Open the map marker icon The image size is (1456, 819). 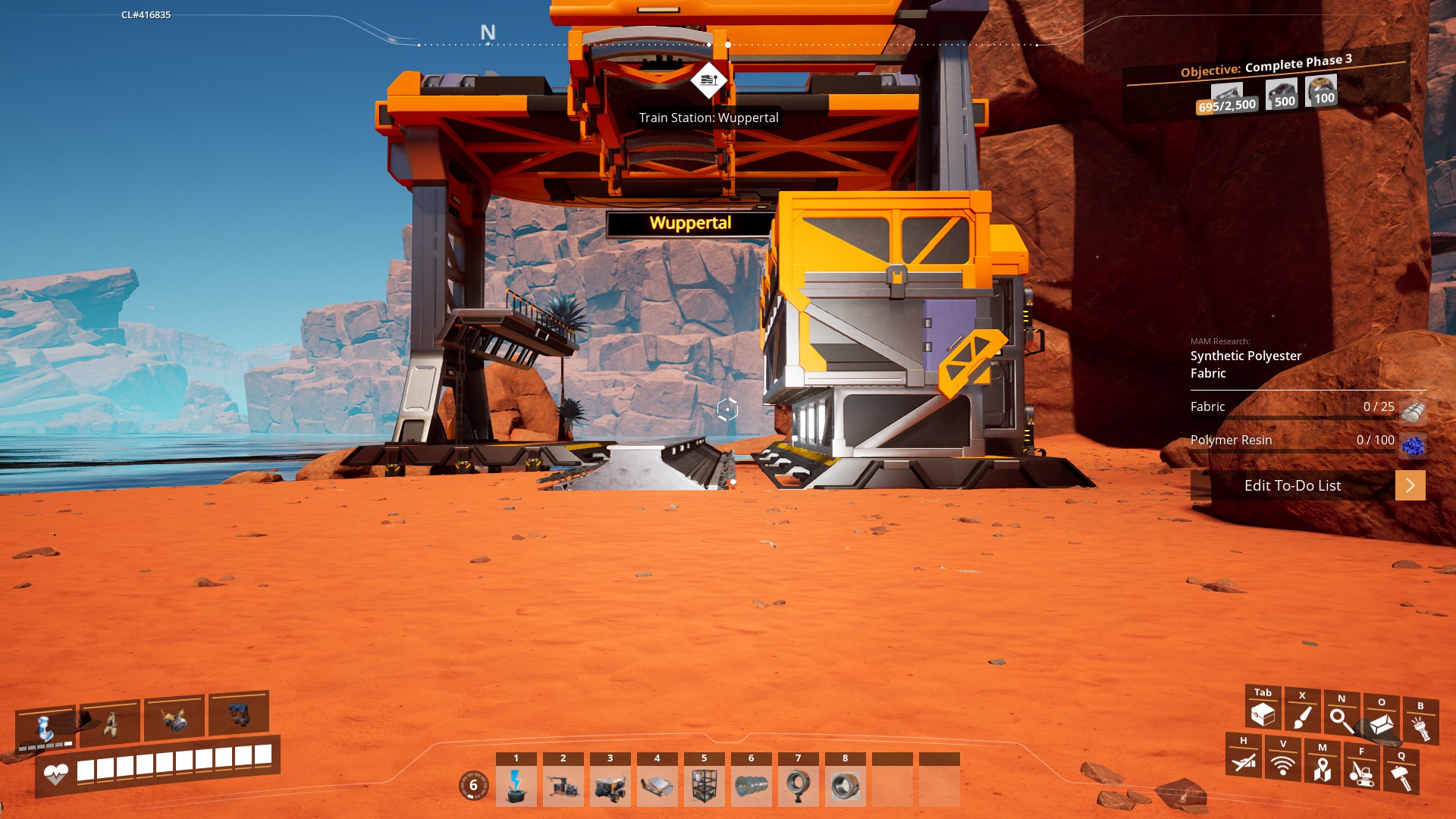pyautogui.click(x=1322, y=767)
